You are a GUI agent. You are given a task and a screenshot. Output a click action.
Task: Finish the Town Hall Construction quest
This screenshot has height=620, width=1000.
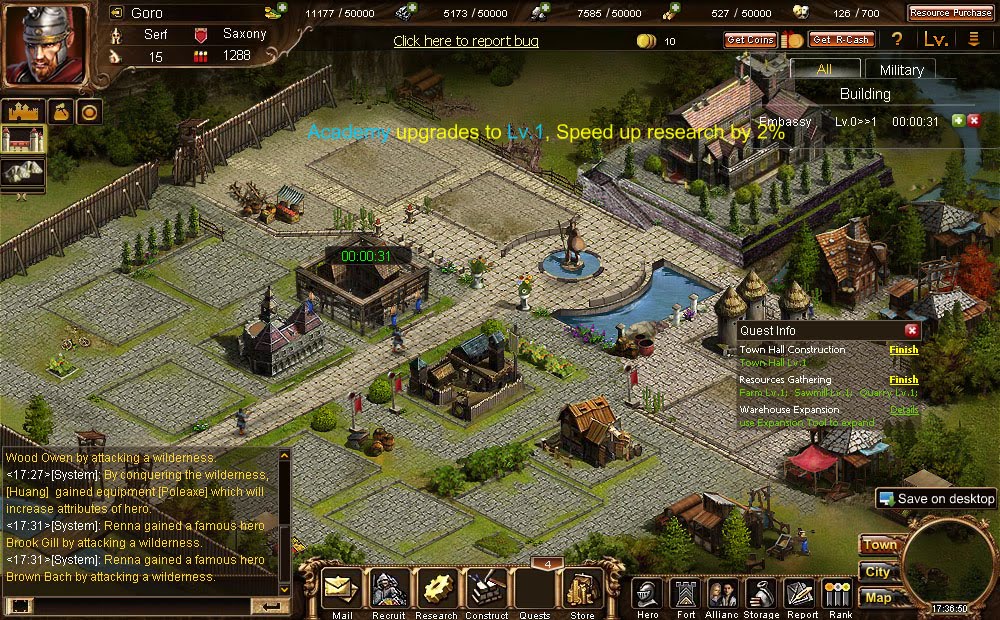point(903,350)
